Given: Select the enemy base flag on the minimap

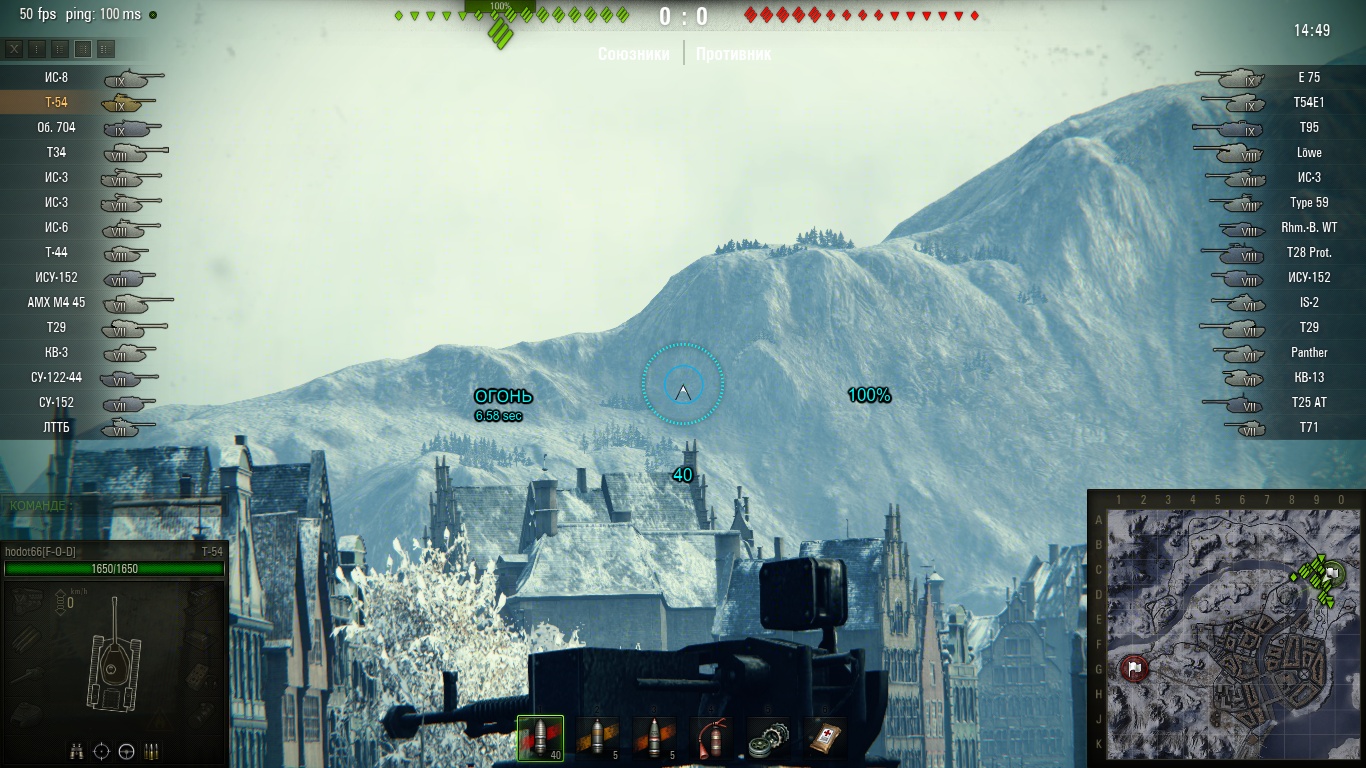Looking at the screenshot, I should coord(1134,667).
